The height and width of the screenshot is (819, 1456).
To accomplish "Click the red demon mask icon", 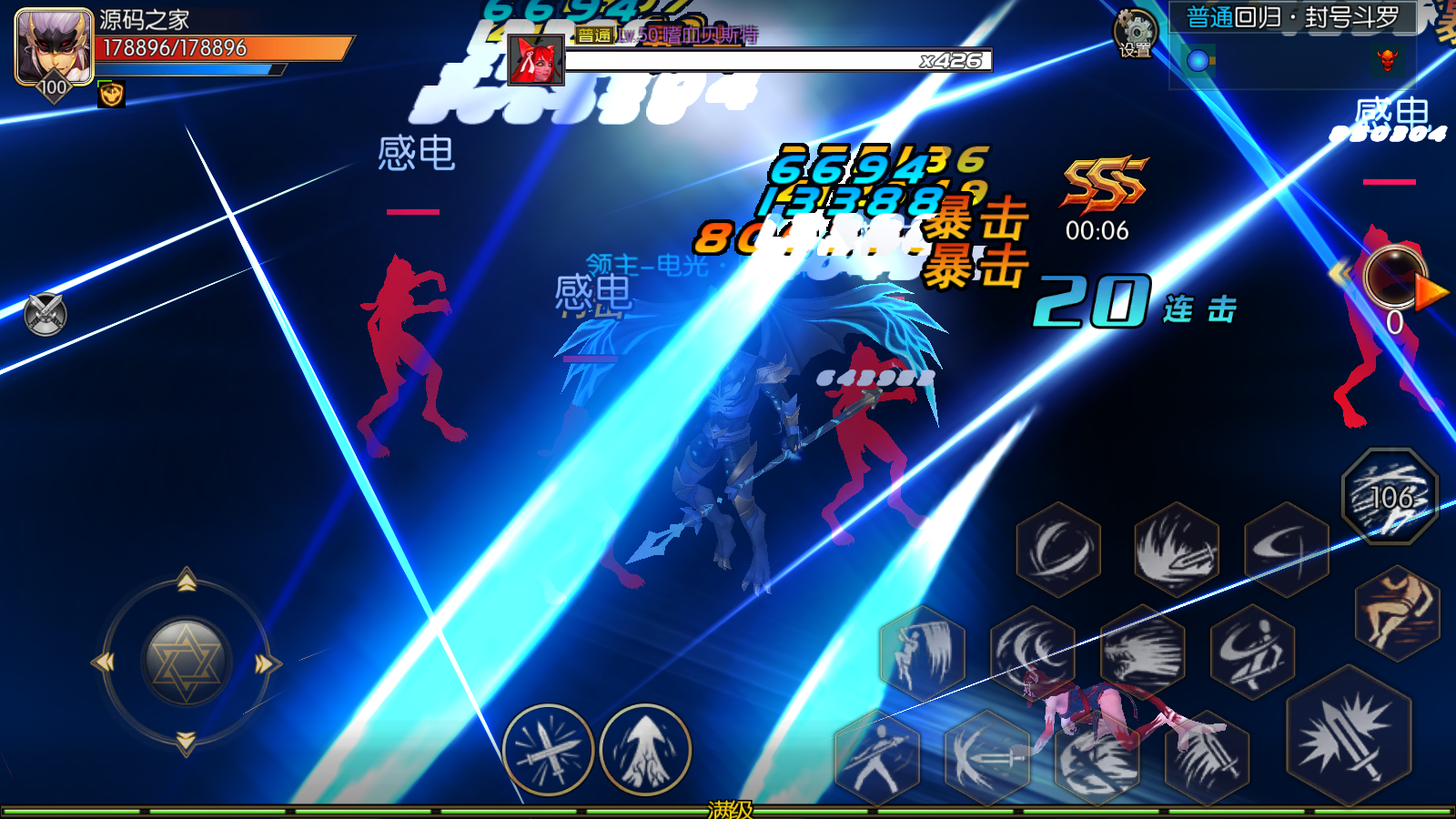I will coord(1387,61).
